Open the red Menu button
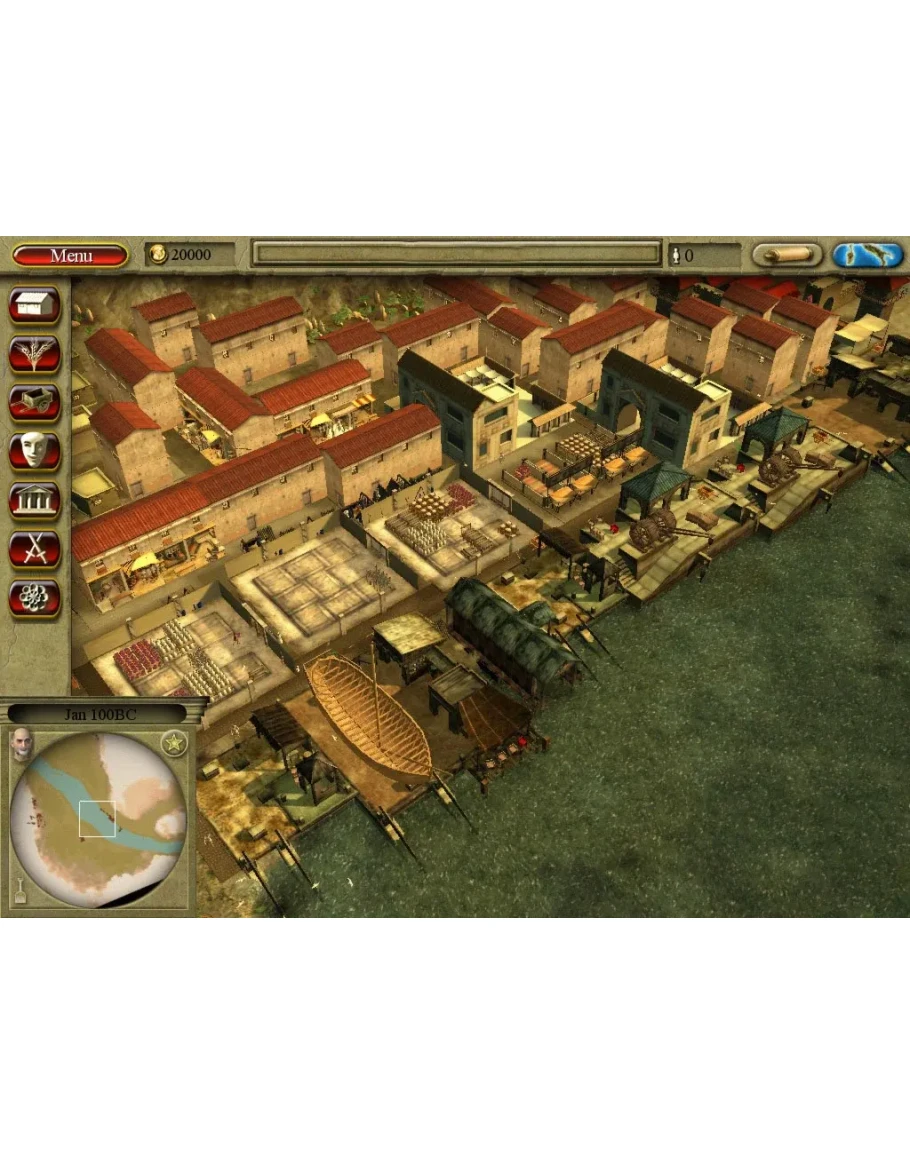910x1155 pixels. click(x=70, y=255)
